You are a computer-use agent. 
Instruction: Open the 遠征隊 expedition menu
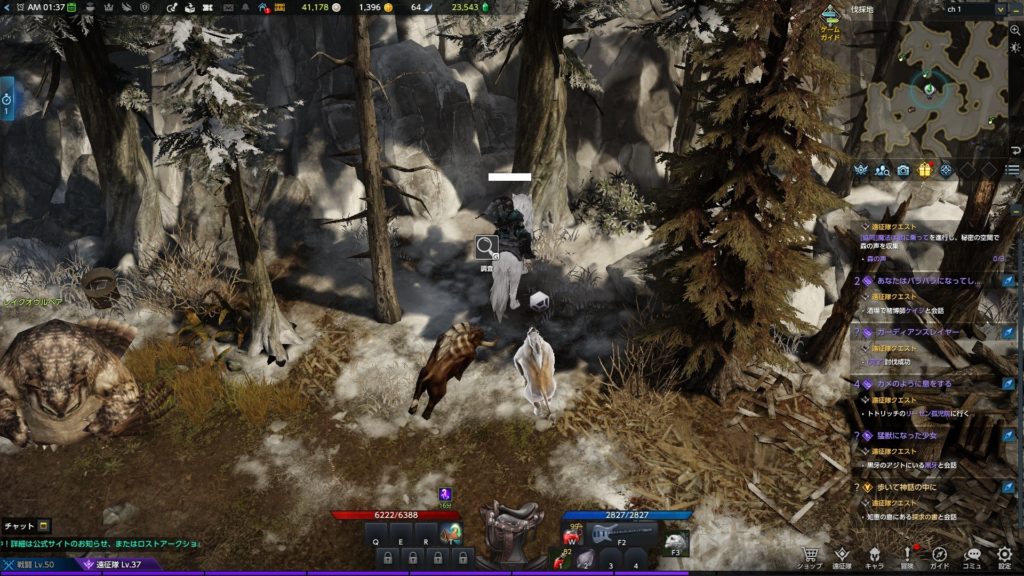pyautogui.click(x=842, y=557)
